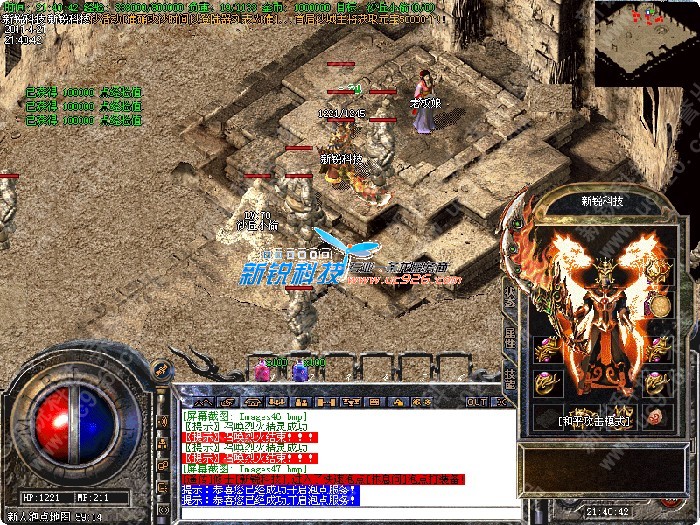The image size is (700, 525).
Task: Select the round medal slot on character panel
Action: (658, 304)
